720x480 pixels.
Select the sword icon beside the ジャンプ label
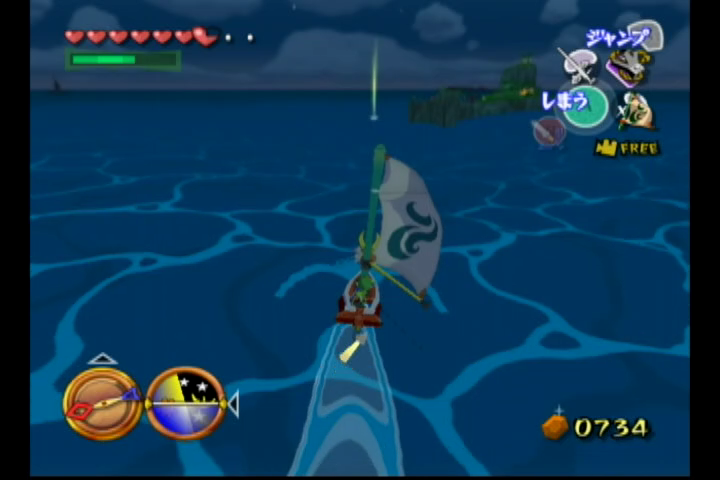pyautogui.click(x=579, y=65)
